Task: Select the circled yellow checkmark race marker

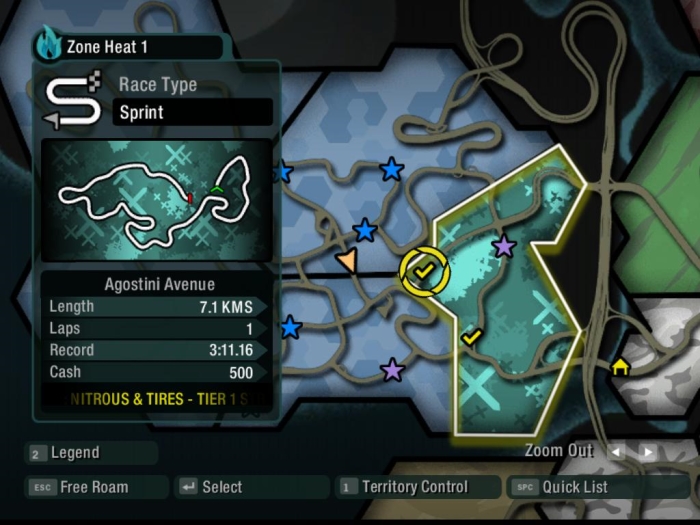Action: 423,271
